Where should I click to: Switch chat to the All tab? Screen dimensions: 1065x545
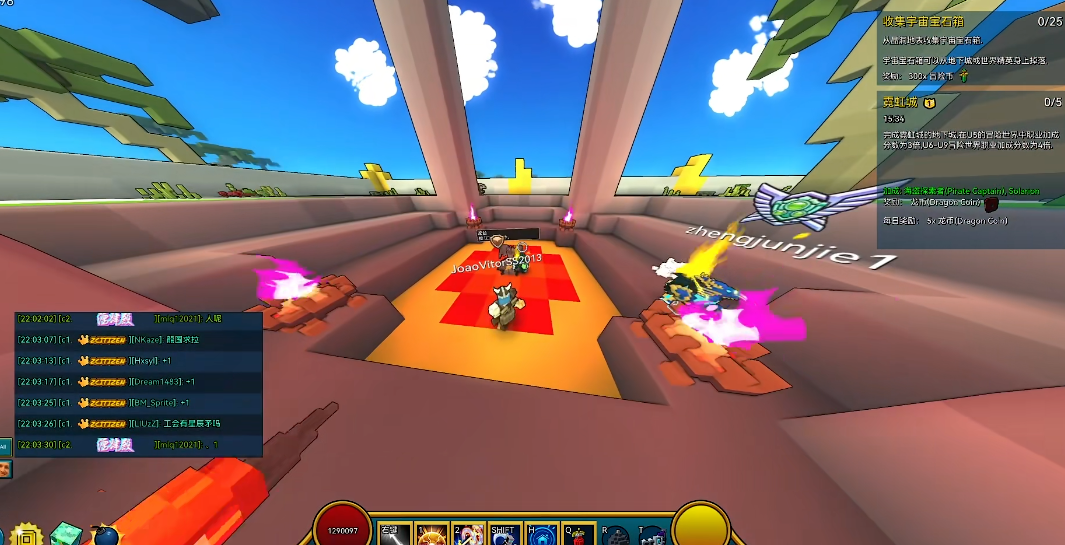(x=5, y=447)
